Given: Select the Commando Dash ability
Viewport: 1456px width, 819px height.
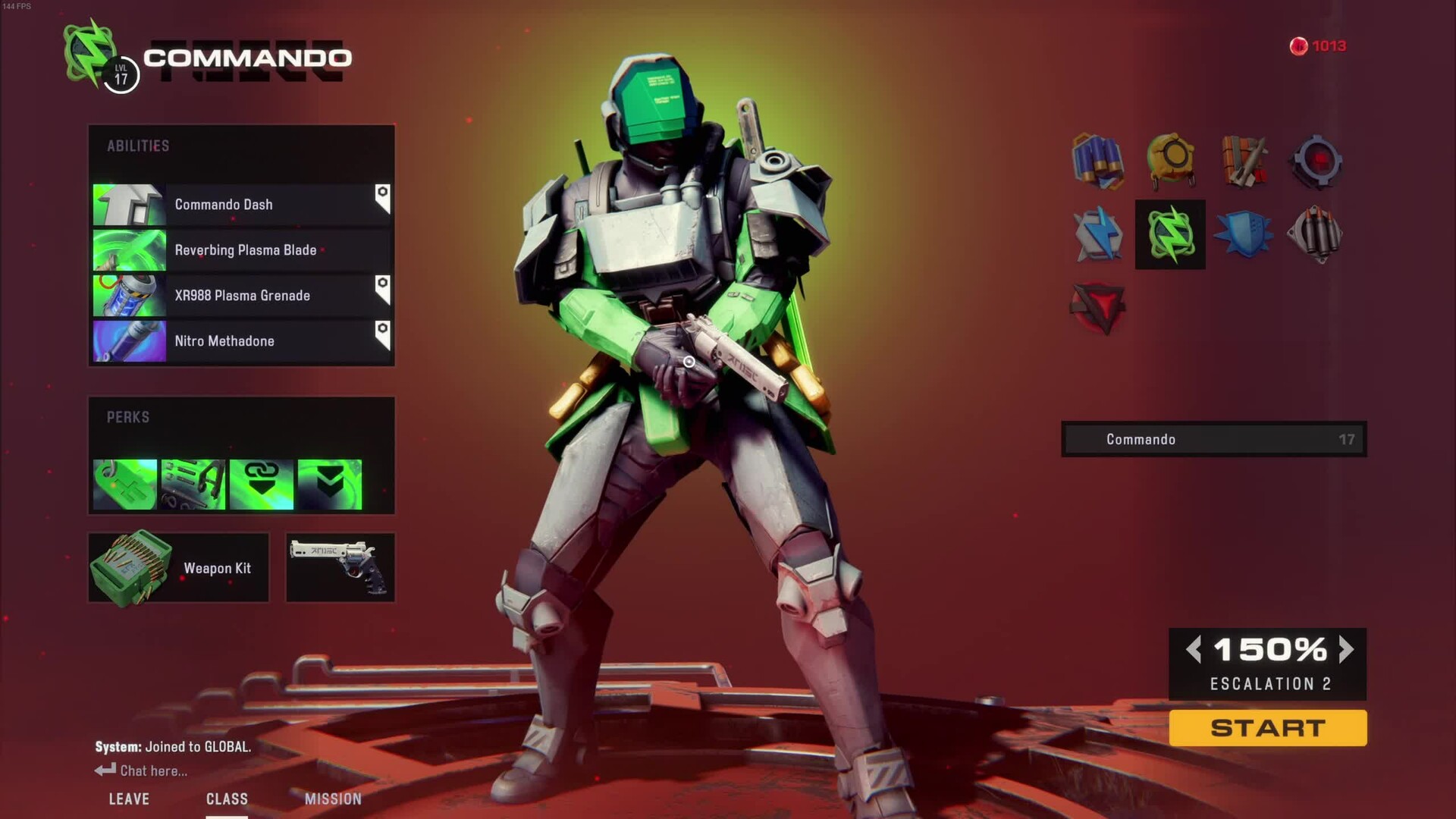Looking at the screenshot, I should tap(241, 205).
